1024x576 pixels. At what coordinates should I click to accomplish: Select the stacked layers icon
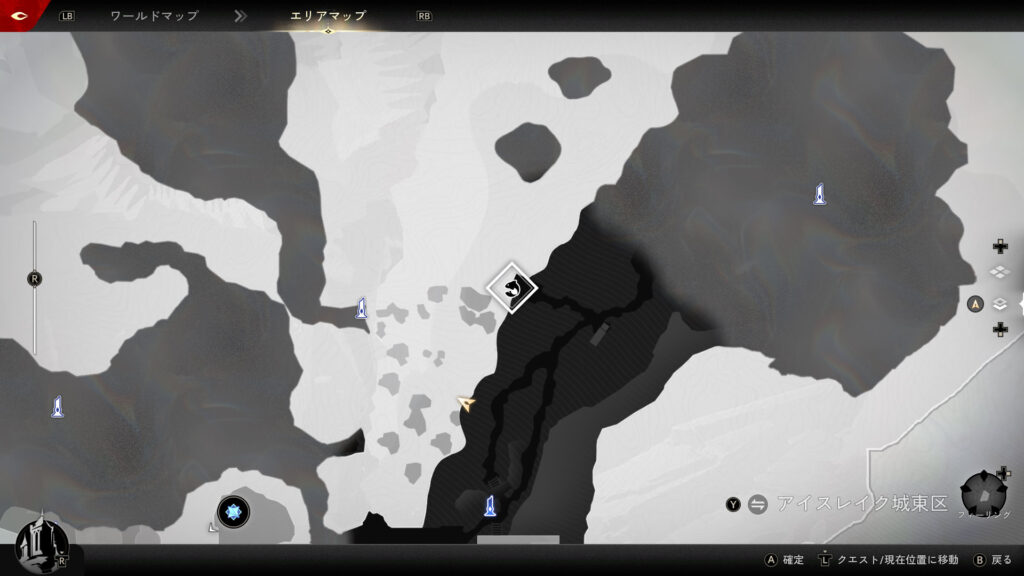coord(999,304)
